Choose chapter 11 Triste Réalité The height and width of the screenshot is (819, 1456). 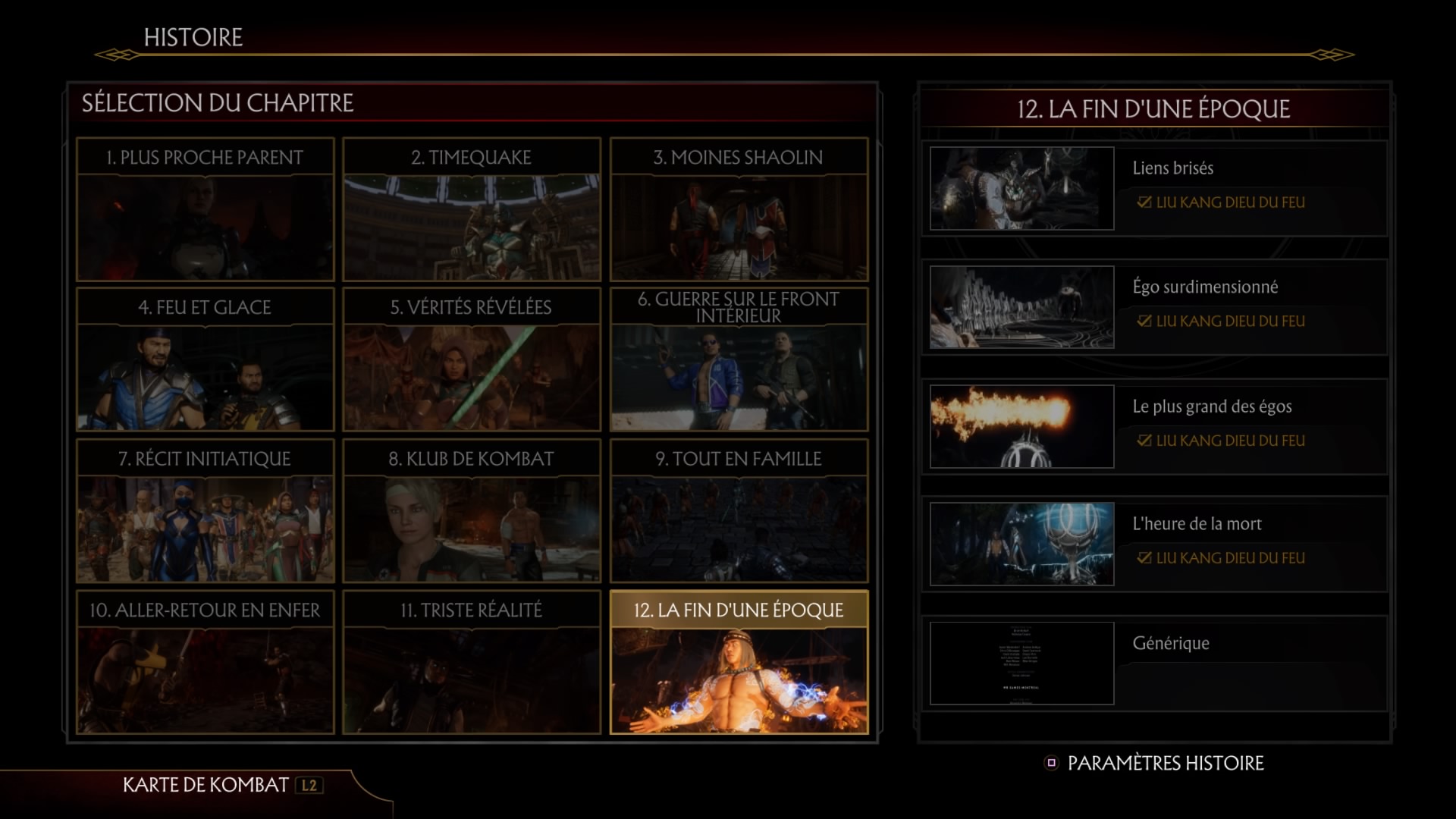point(472,663)
